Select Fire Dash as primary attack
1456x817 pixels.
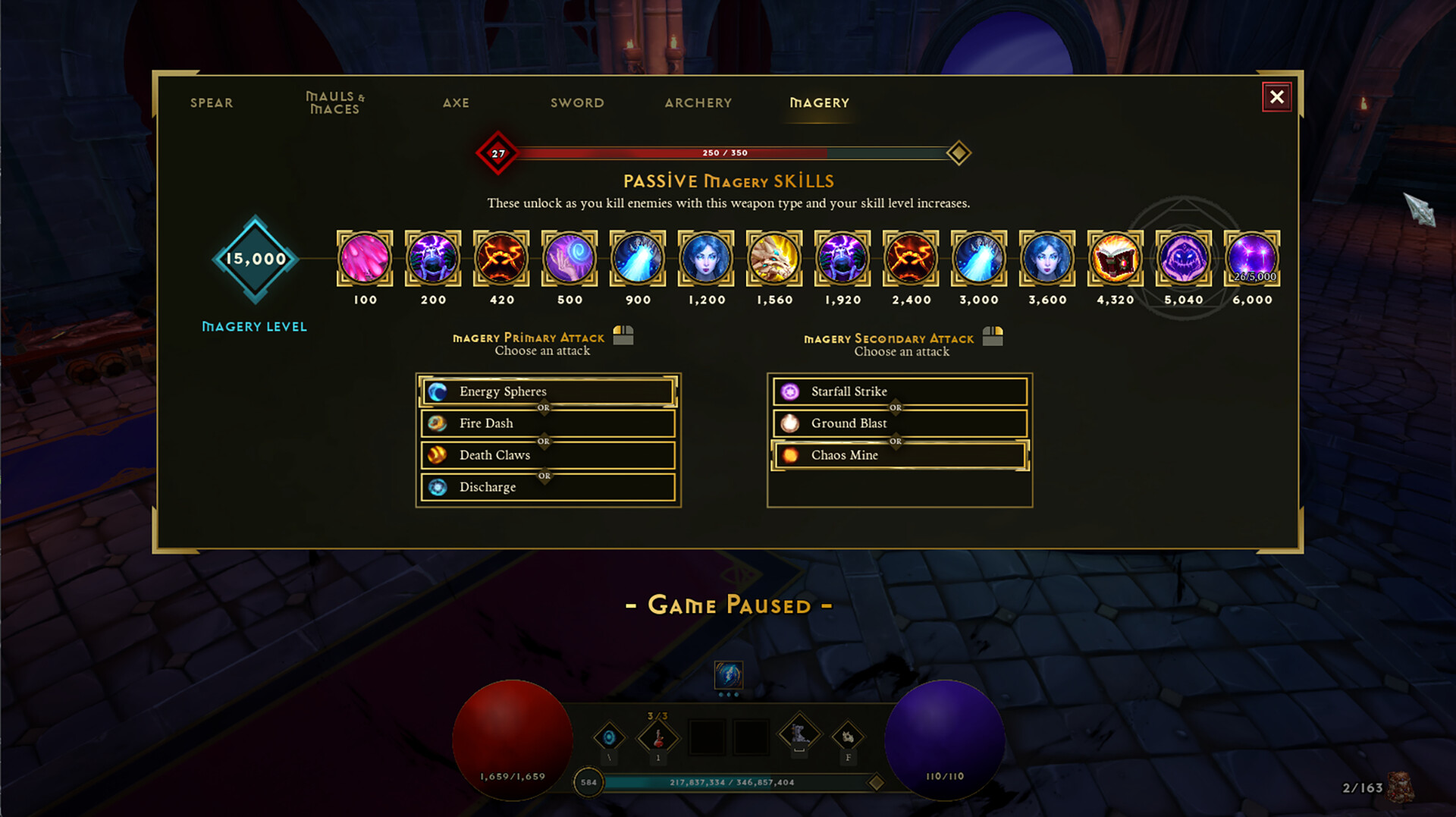point(548,423)
